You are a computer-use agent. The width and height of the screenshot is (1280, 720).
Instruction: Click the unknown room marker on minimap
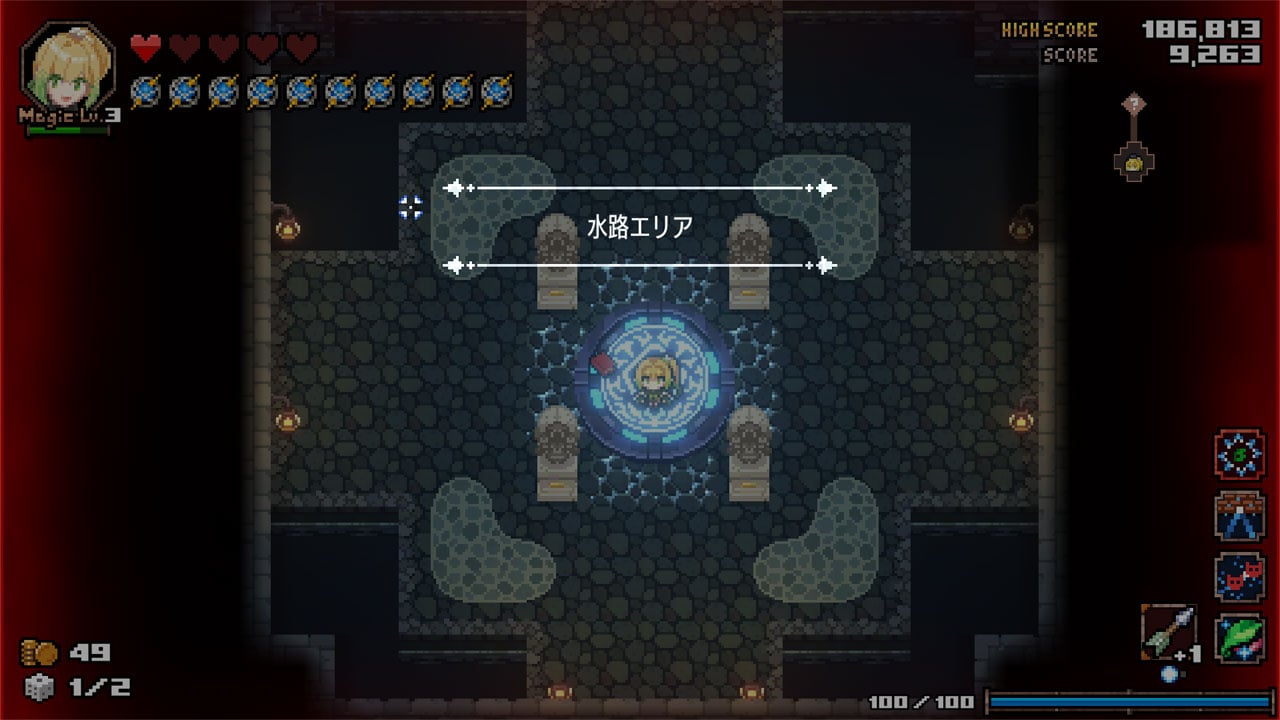[1133, 103]
